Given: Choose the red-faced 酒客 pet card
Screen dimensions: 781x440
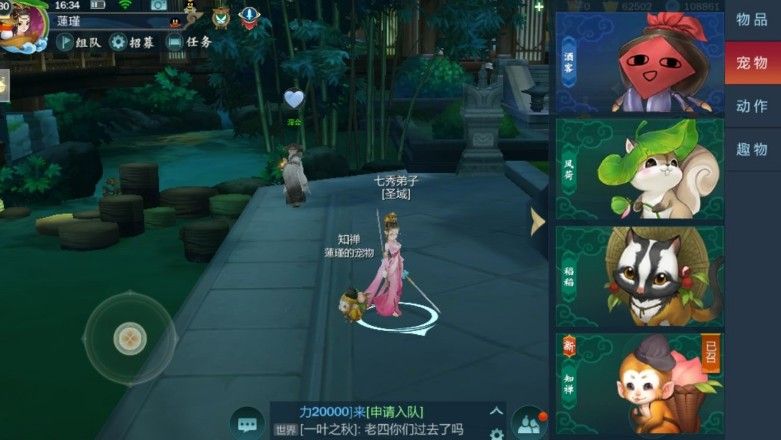Looking at the screenshot, I should [x=640, y=62].
